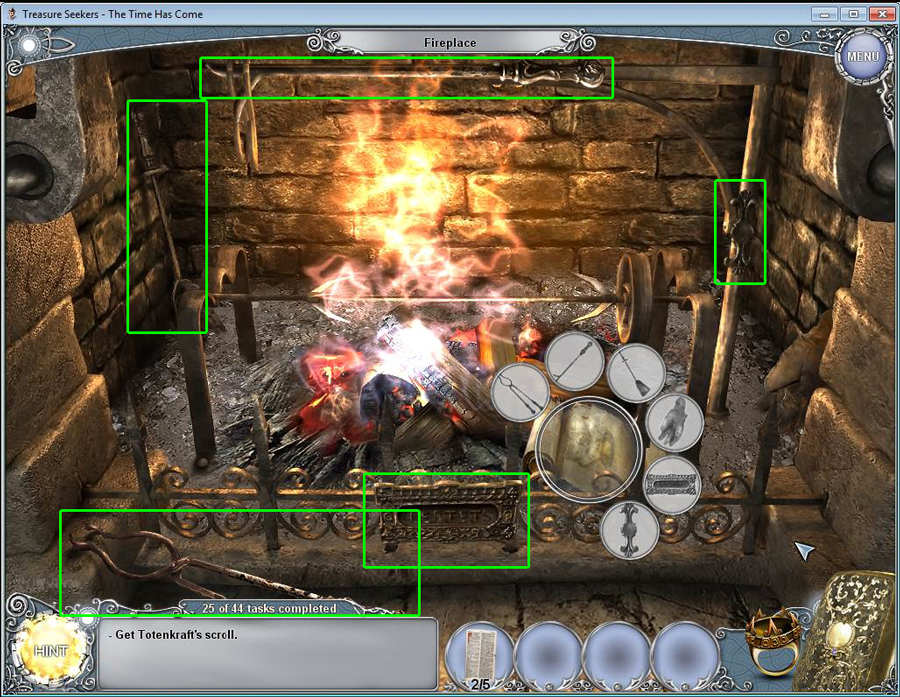
Task: Pick the glove requirement icon
Action: pyautogui.click(x=674, y=421)
